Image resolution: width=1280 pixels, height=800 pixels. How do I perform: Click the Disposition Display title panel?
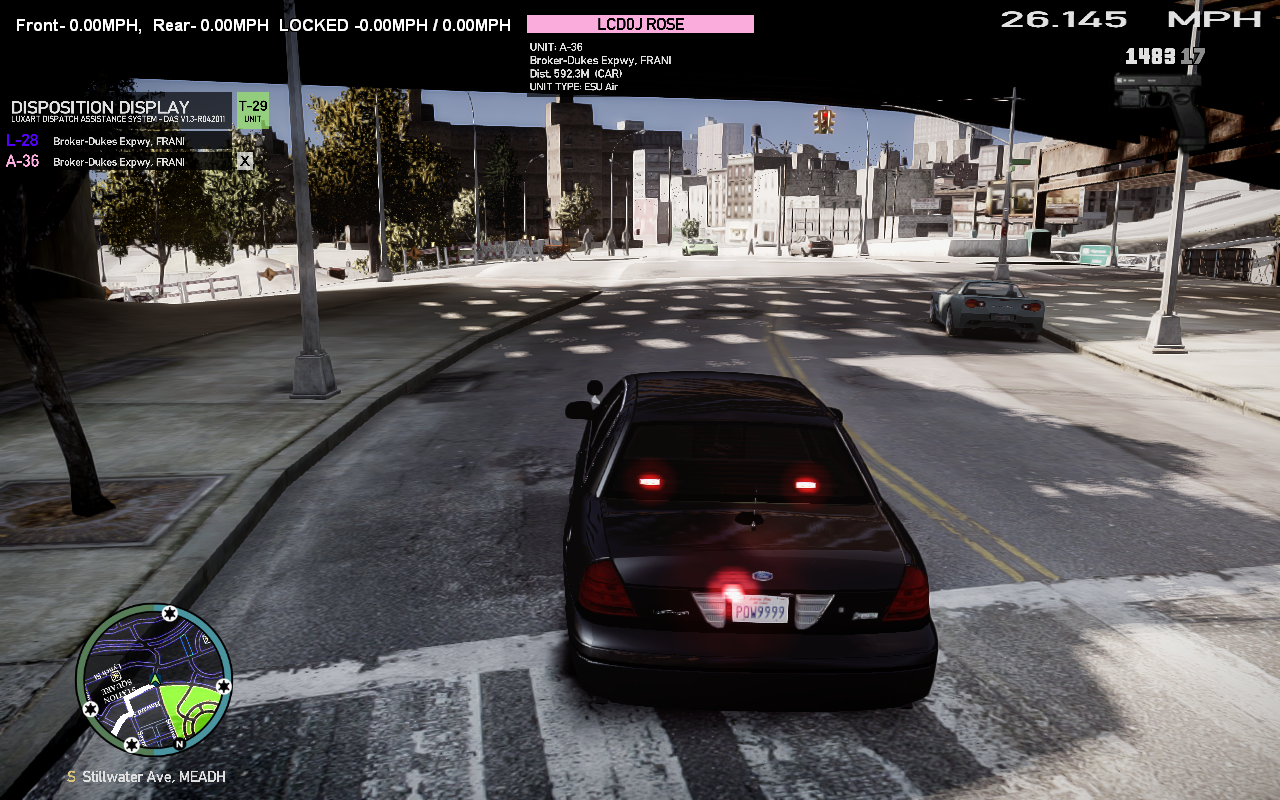(x=120, y=110)
